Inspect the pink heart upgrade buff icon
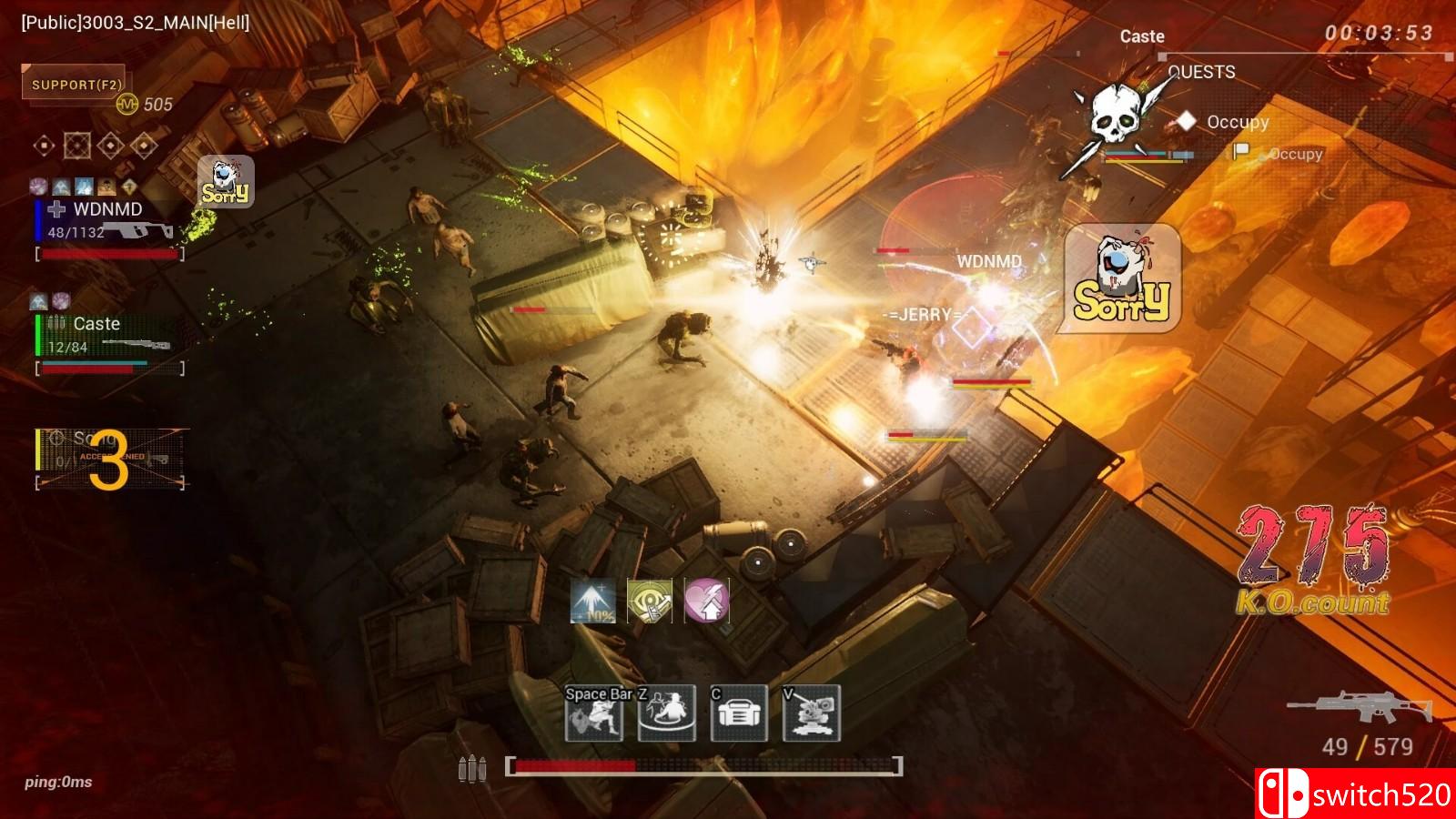This screenshot has height=819, width=1456. click(706, 602)
